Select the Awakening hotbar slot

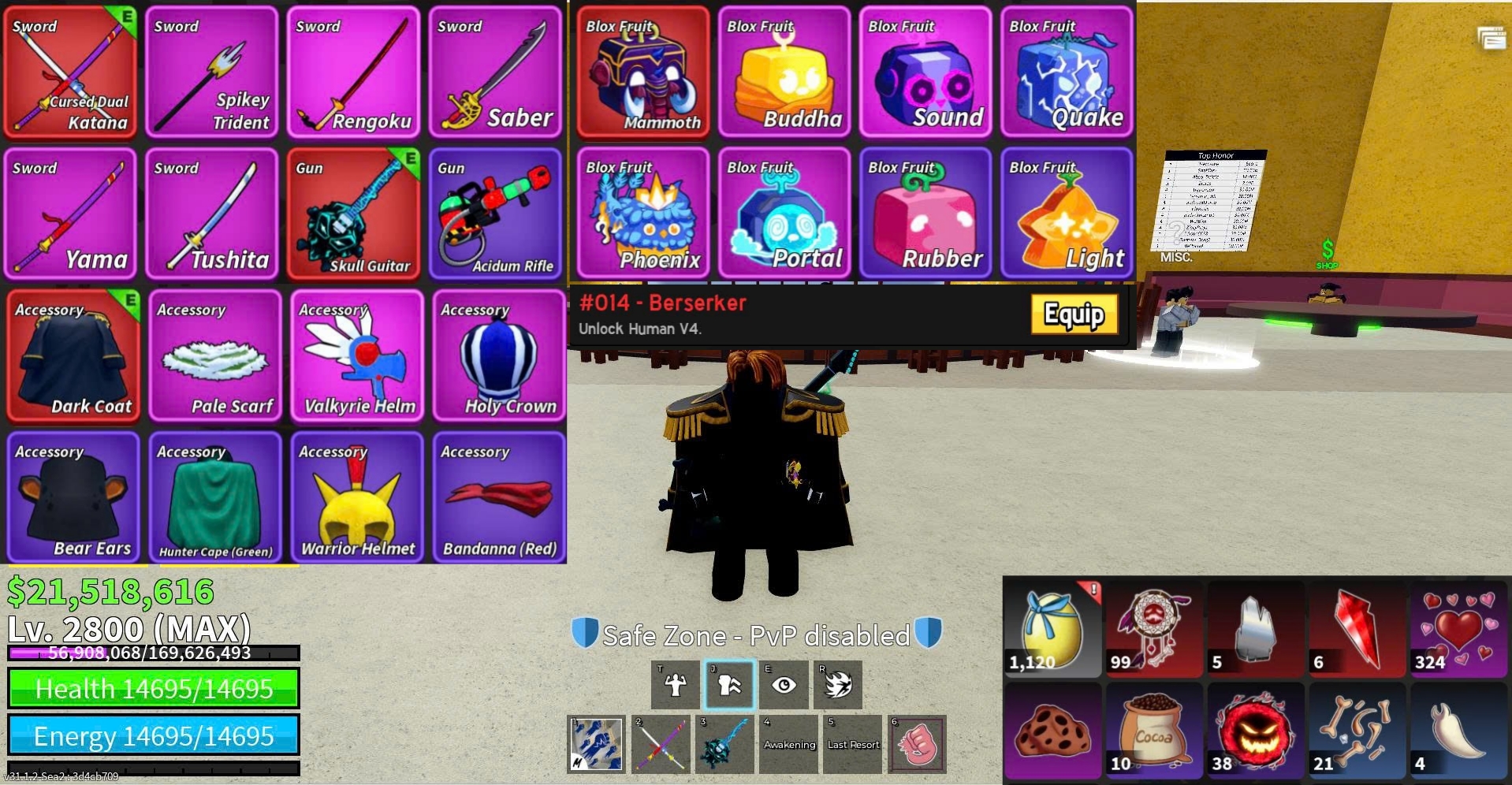(x=789, y=744)
